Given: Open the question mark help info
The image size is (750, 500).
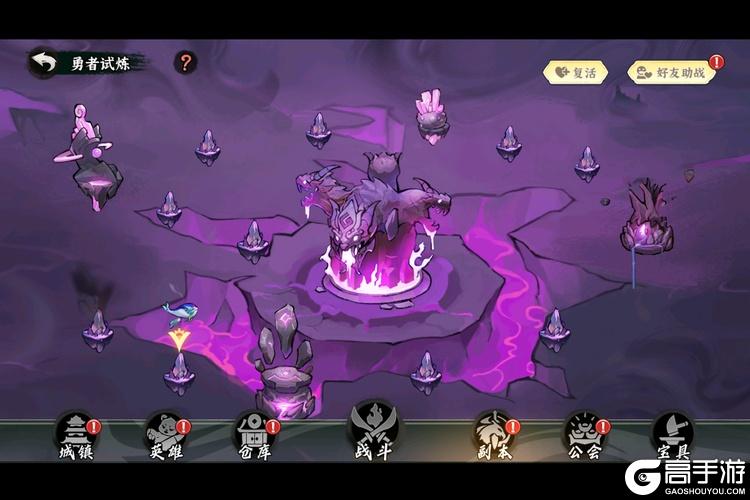Looking at the screenshot, I should [x=185, y=63].
